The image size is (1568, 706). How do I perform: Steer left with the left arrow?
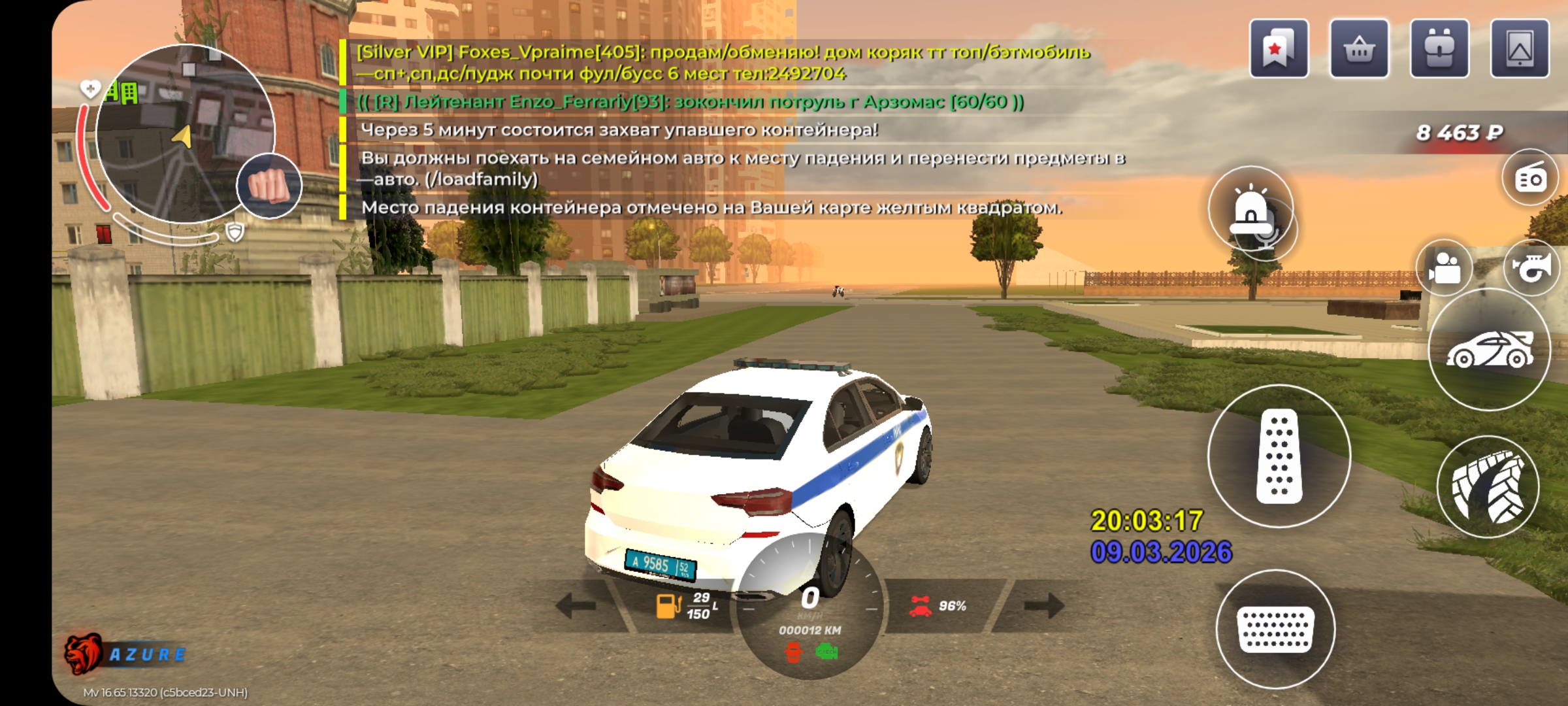[x=576, y=606]
